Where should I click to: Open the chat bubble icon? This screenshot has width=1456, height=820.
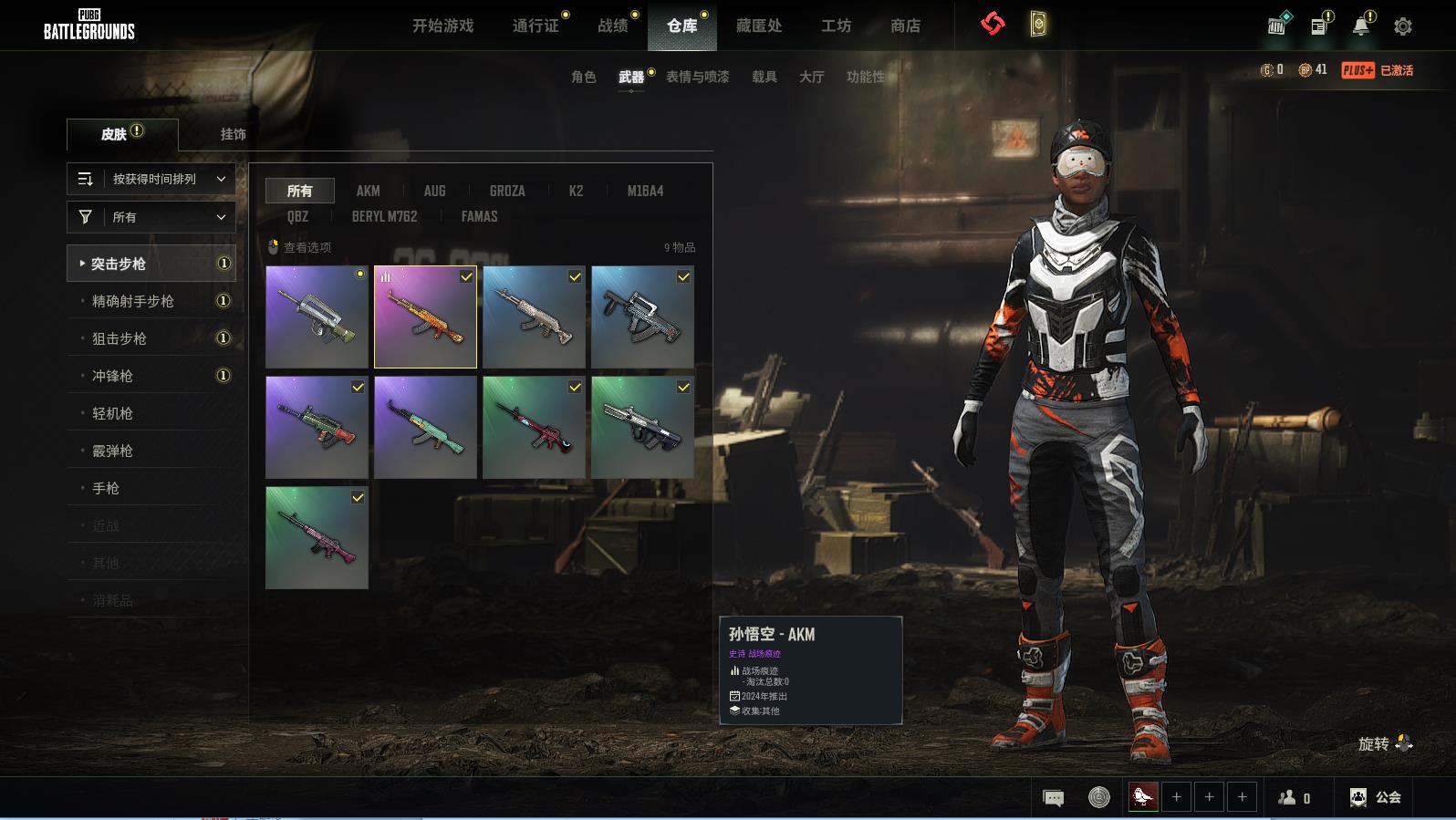click(1053, 798)
